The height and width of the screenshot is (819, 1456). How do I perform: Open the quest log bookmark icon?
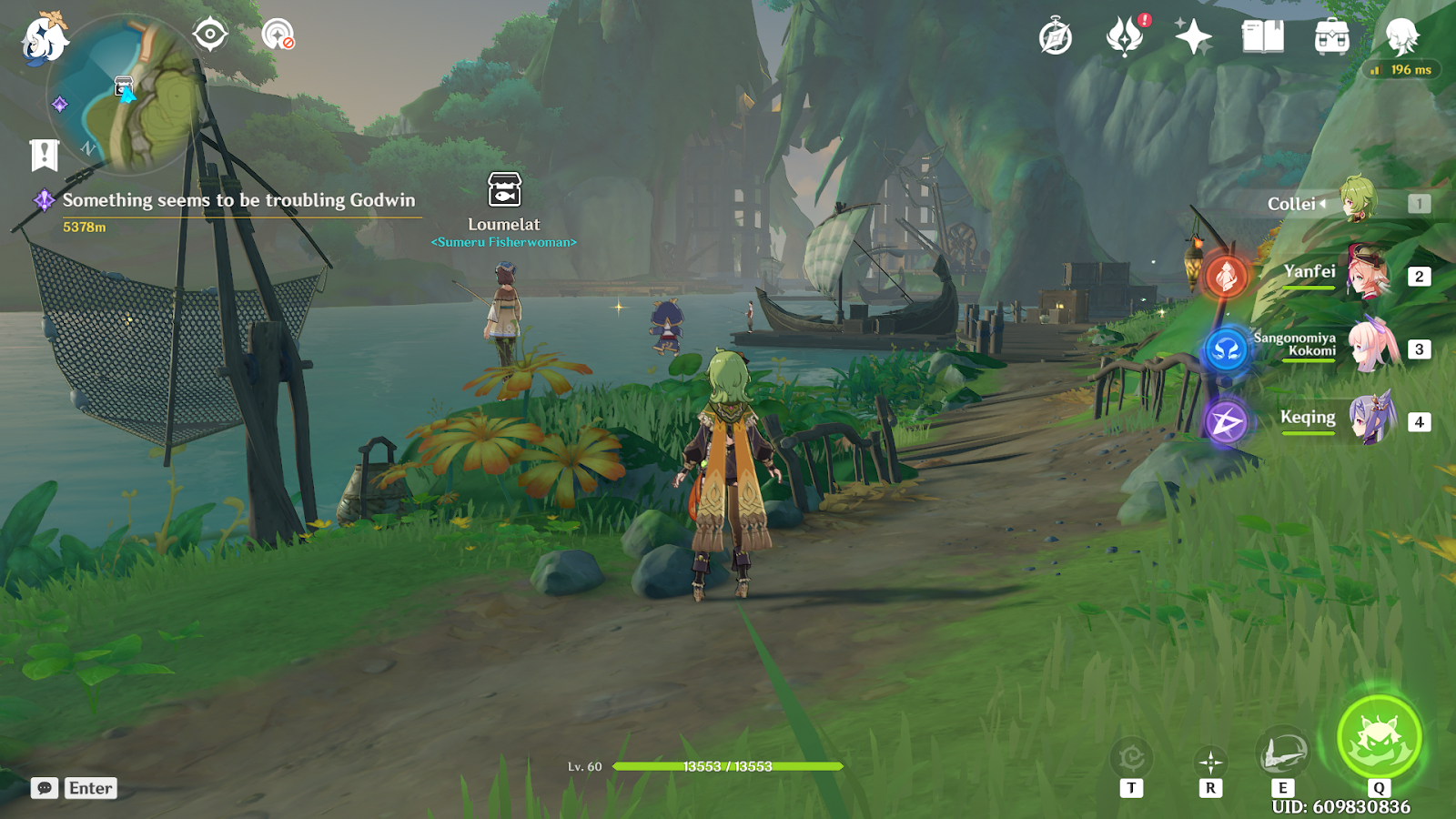(x=44, y=155)
